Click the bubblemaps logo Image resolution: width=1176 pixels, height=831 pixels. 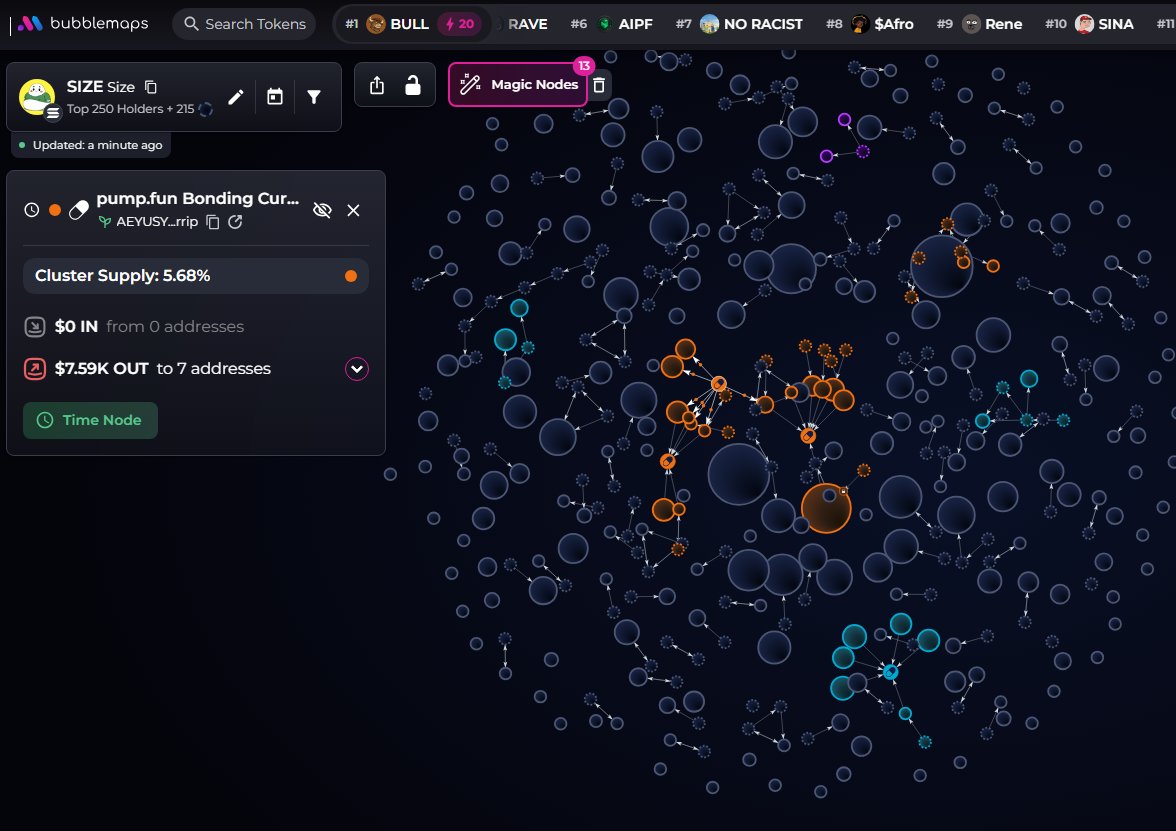(x=84, y=23)
